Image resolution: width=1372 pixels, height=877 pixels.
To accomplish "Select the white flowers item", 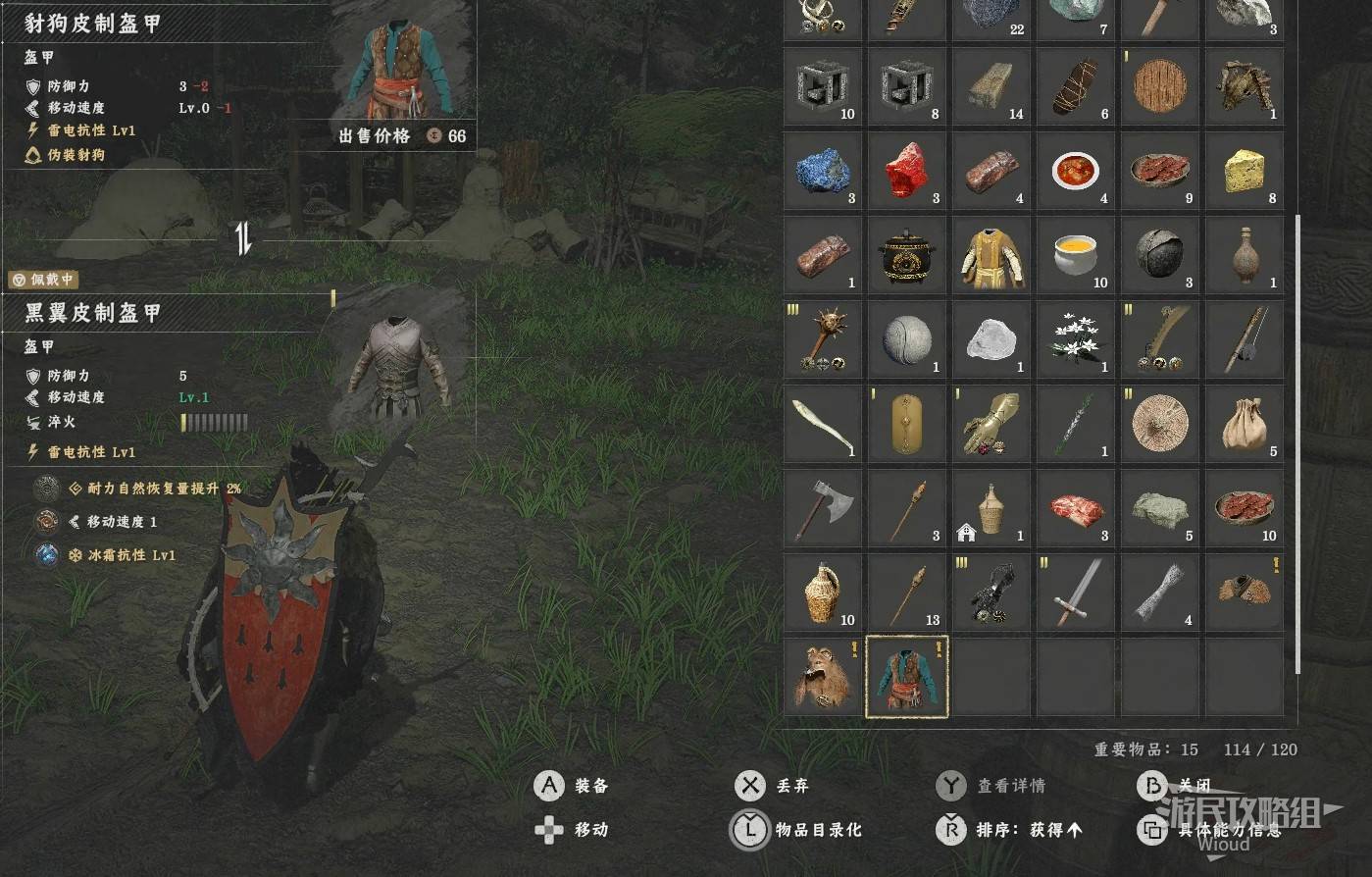I will pos(1076,339).
